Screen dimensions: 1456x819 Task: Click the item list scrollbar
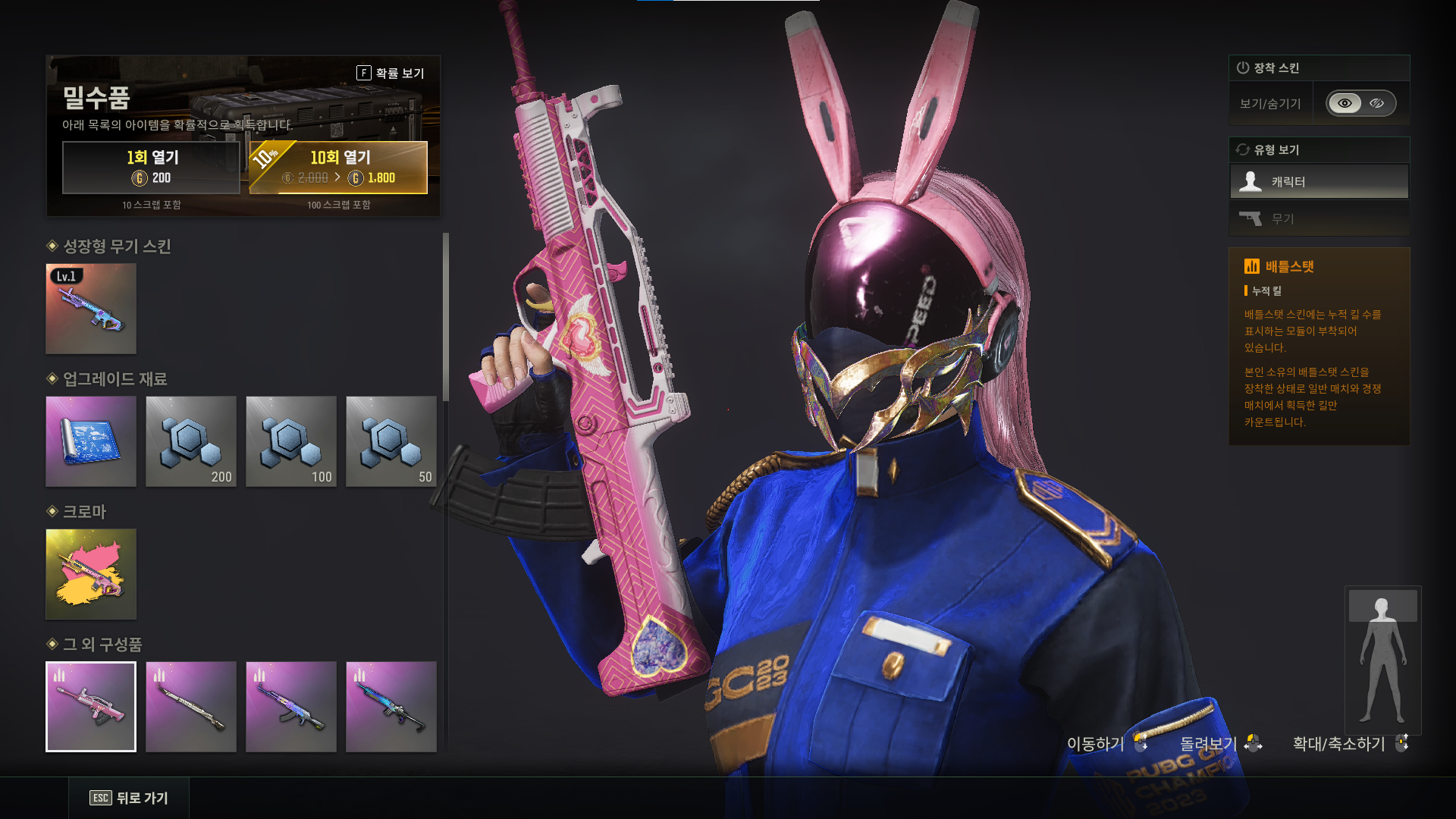pyautogui.click(x=446, y=317)
